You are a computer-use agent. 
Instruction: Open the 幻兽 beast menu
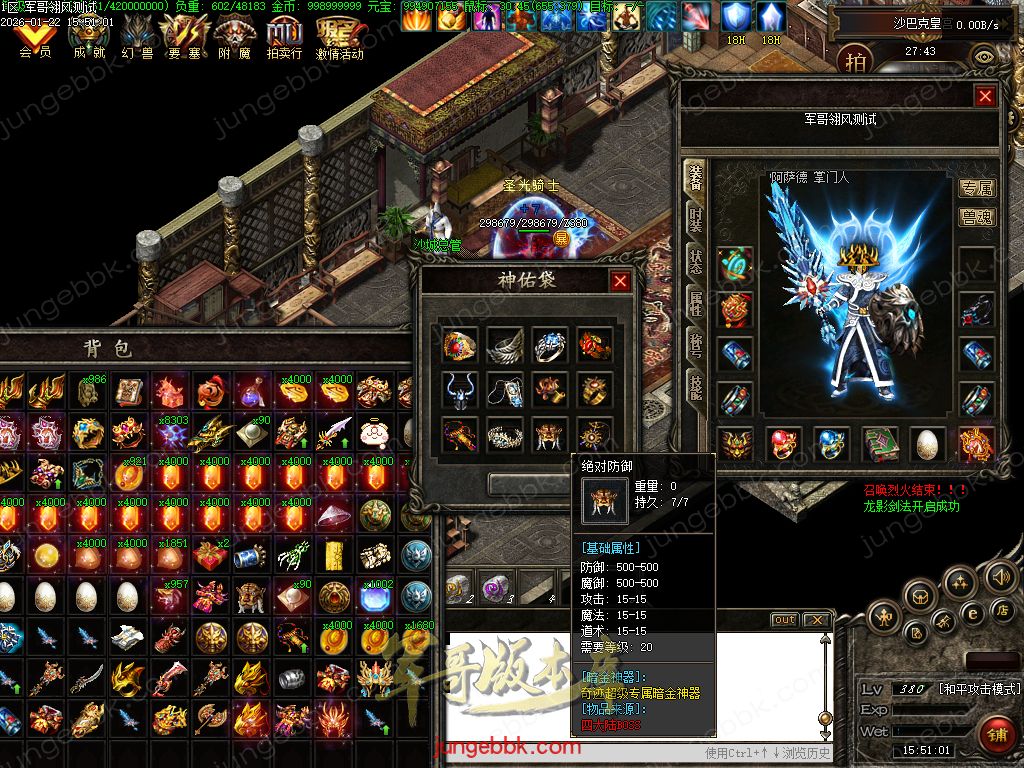137,40
